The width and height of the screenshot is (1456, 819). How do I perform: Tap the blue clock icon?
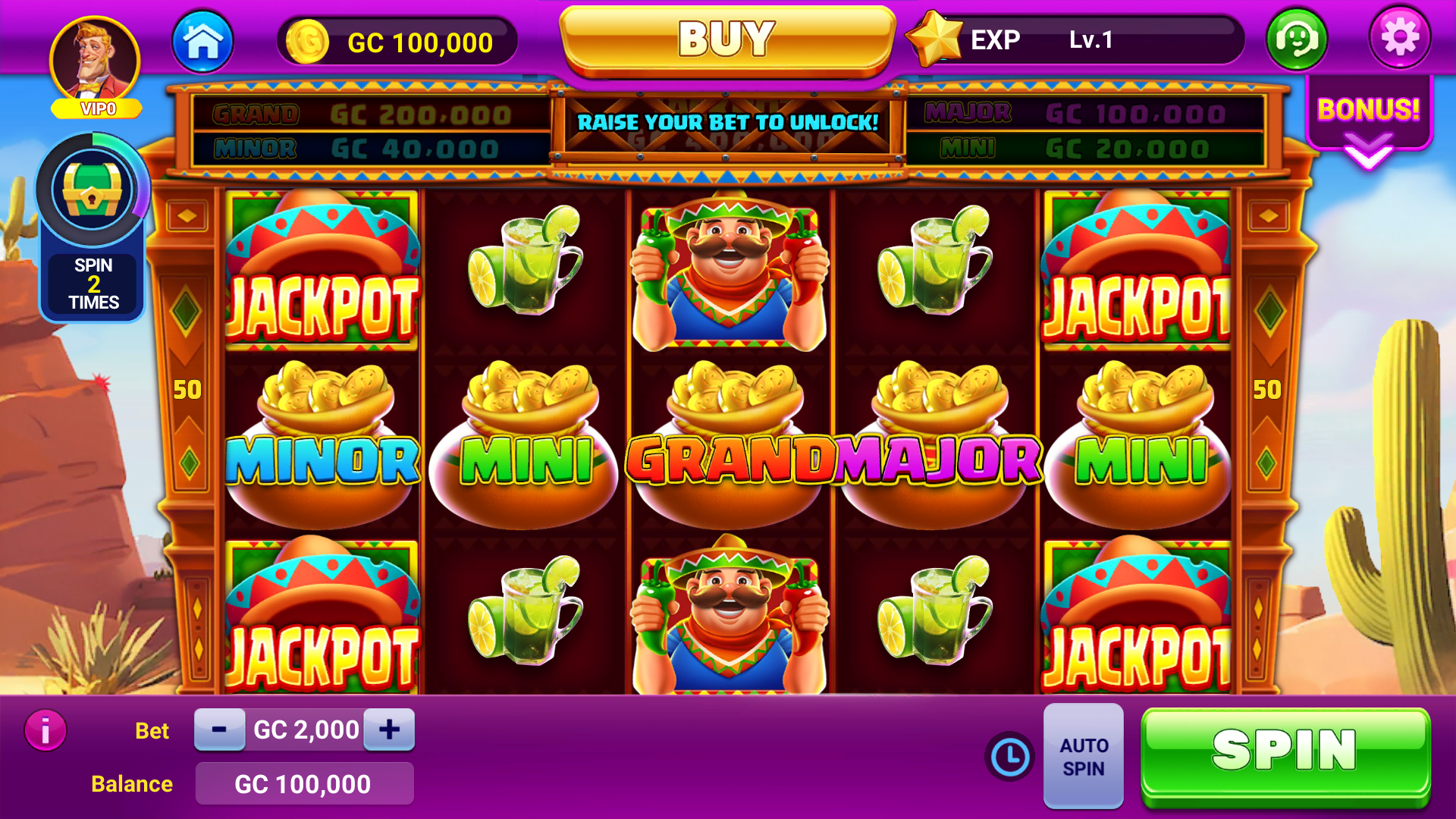[1009, 756]
